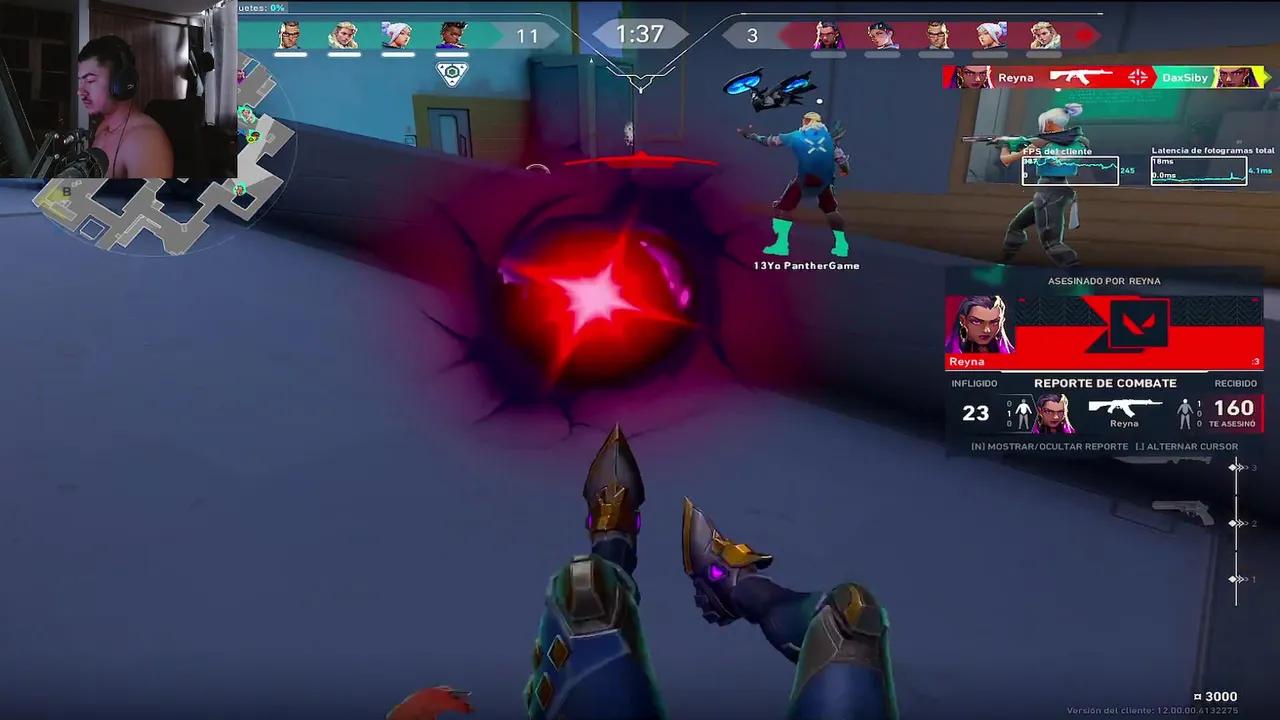Select the sidearm pistol icon in slot 2
The width and height of the screenshot is (1280, 720).
[x=1181, y=513]
